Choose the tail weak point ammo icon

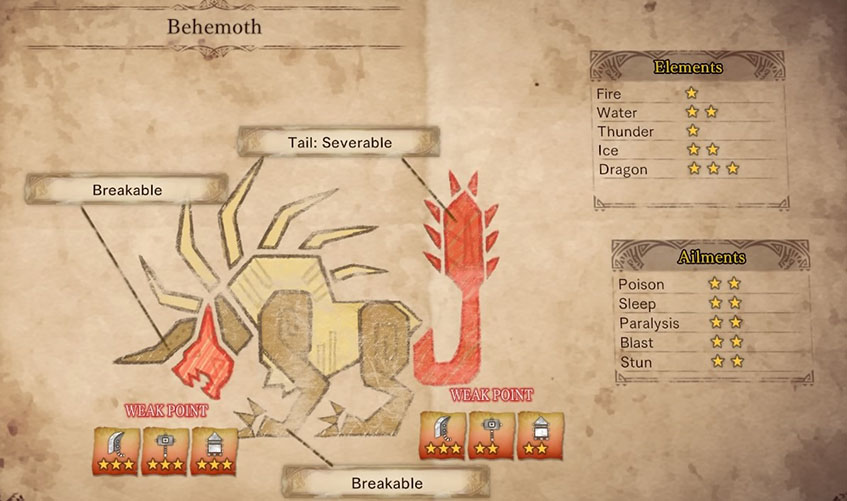540,436
